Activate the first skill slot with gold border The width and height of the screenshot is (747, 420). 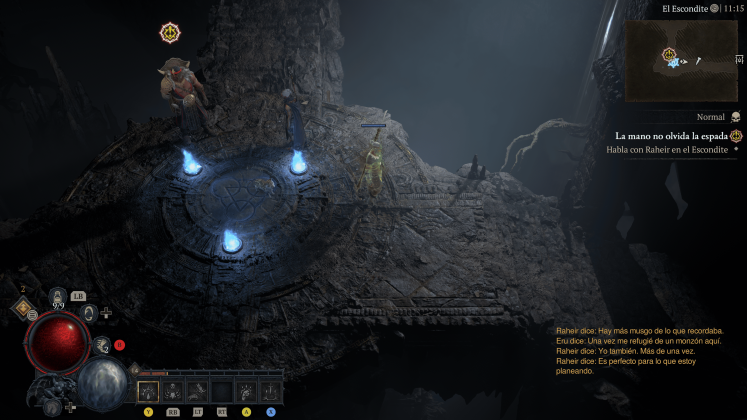[149, 390]
